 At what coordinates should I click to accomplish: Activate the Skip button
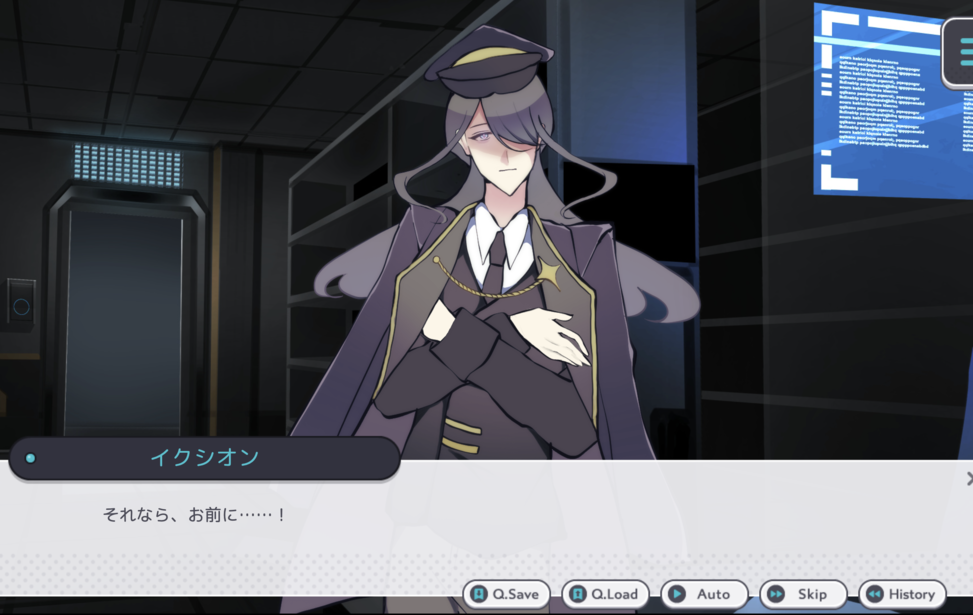coord(803,594)
